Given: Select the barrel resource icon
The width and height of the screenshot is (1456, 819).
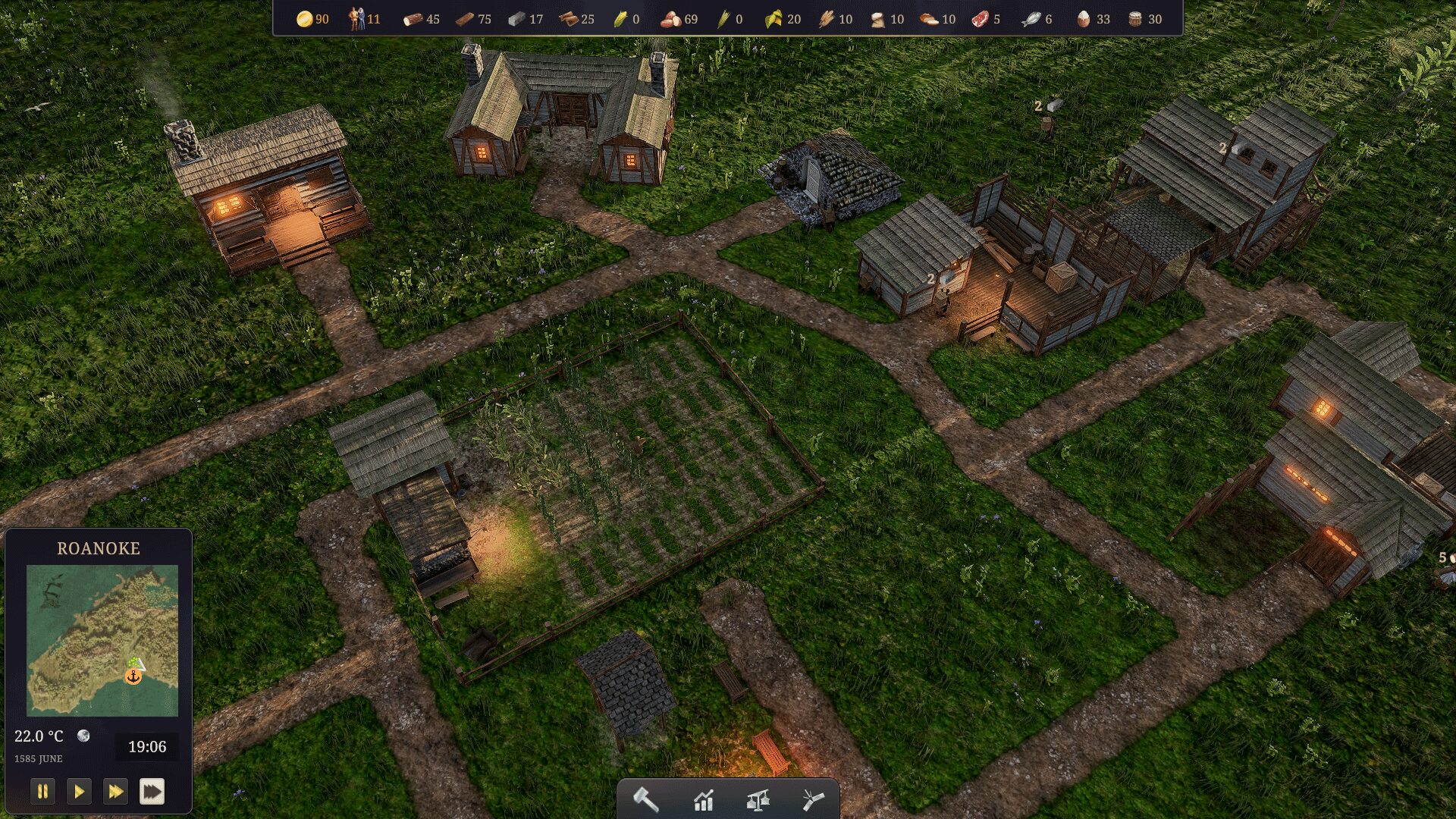Looking at the screenshot, I should (1135, 19).
